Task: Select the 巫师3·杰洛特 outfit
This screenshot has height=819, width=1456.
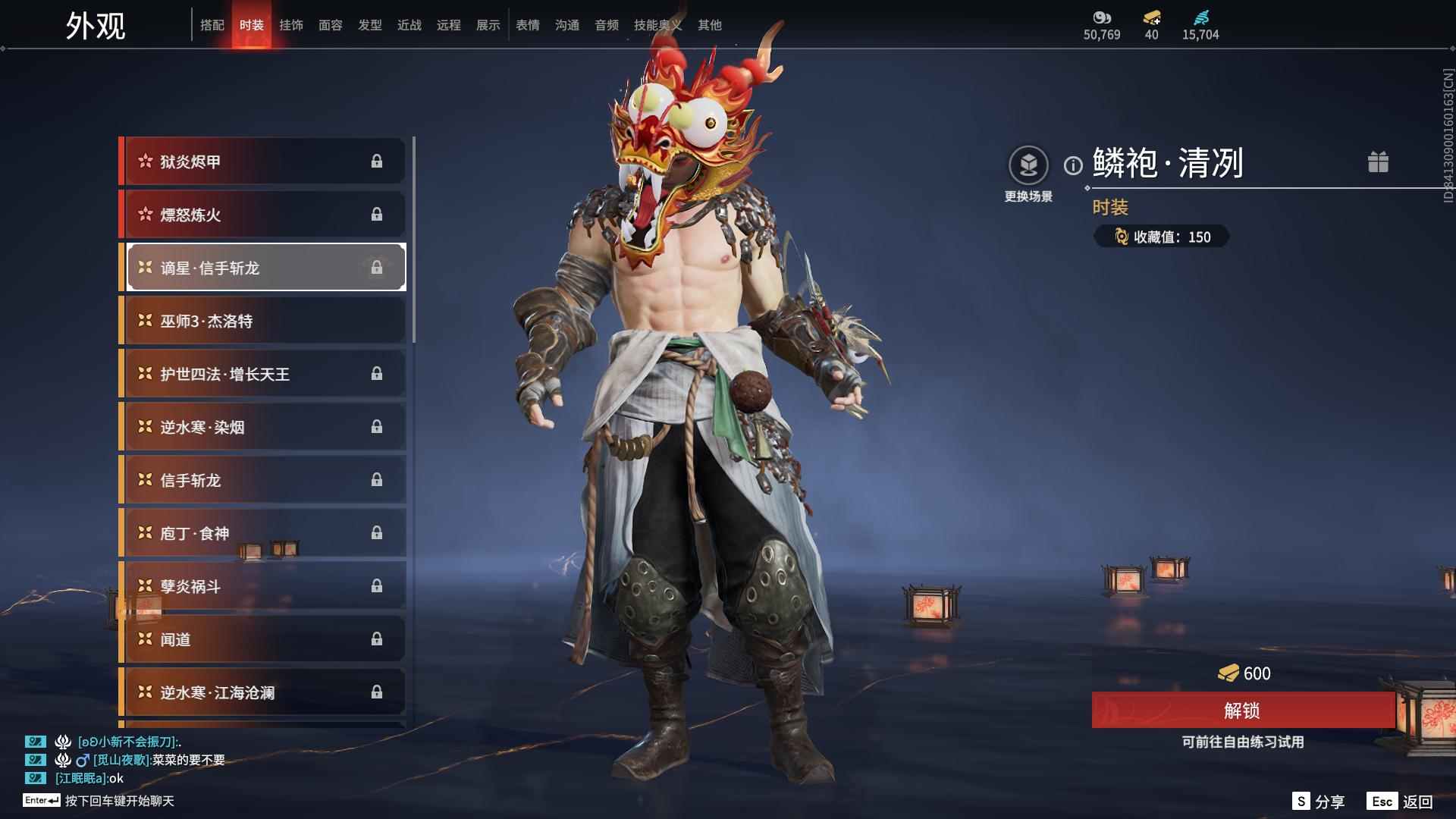Action: [x=262, y=321]
